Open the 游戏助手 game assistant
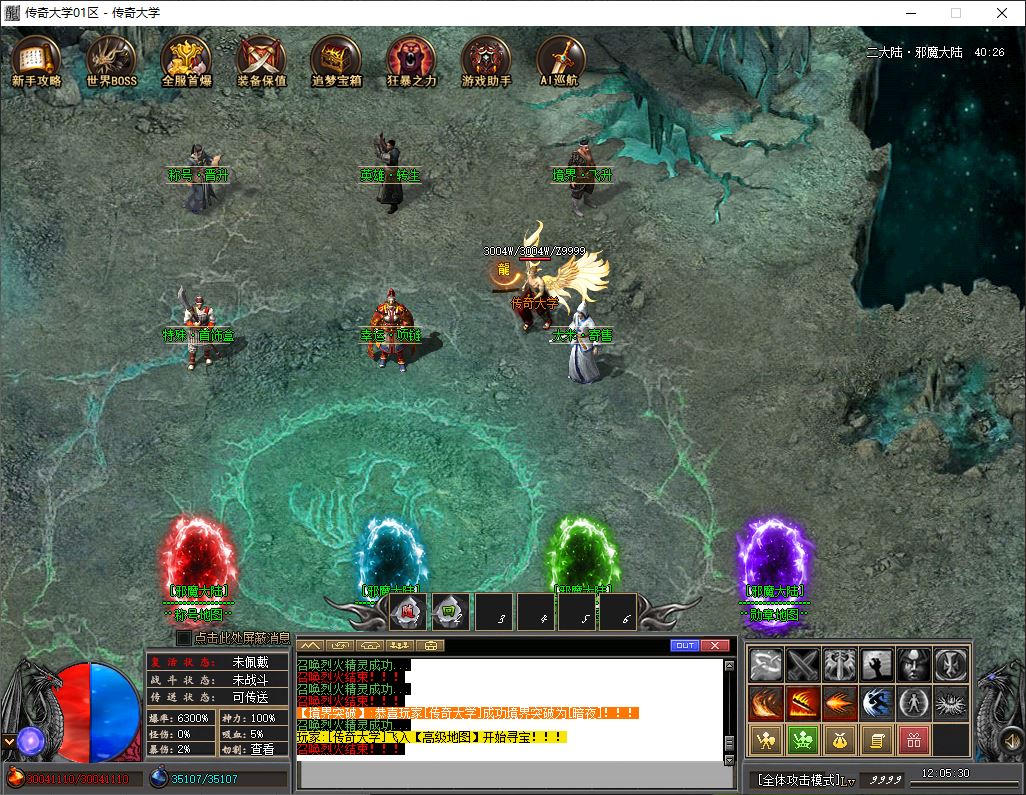 [x=486, y=60]
